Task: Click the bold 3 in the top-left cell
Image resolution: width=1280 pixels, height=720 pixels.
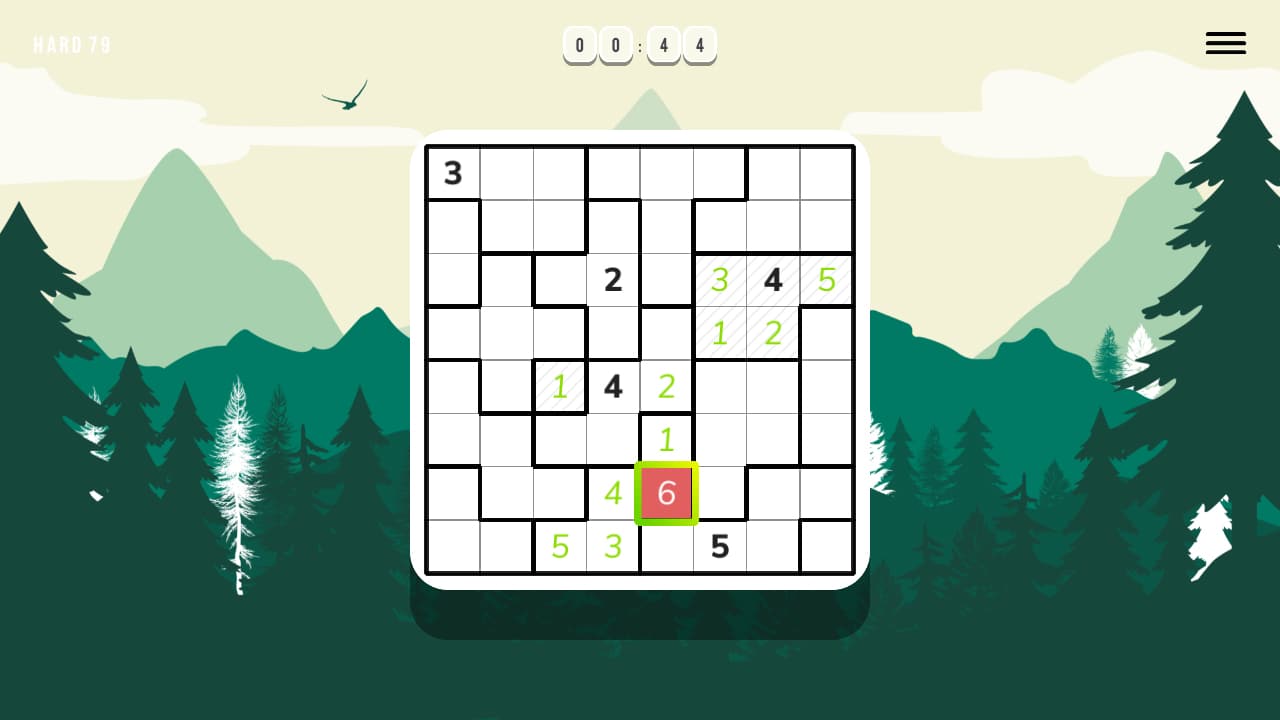Action: [x=452, y=173]
